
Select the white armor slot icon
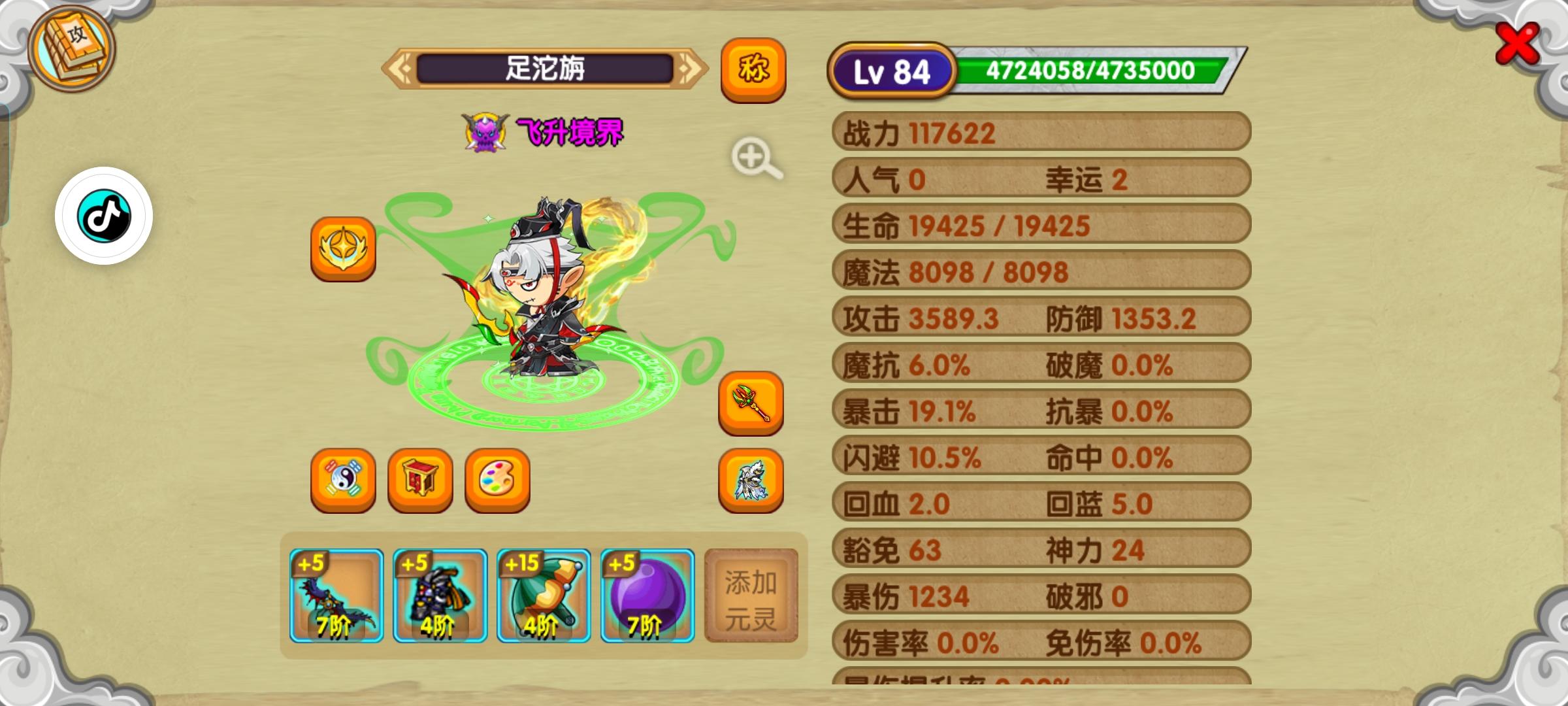751,482
